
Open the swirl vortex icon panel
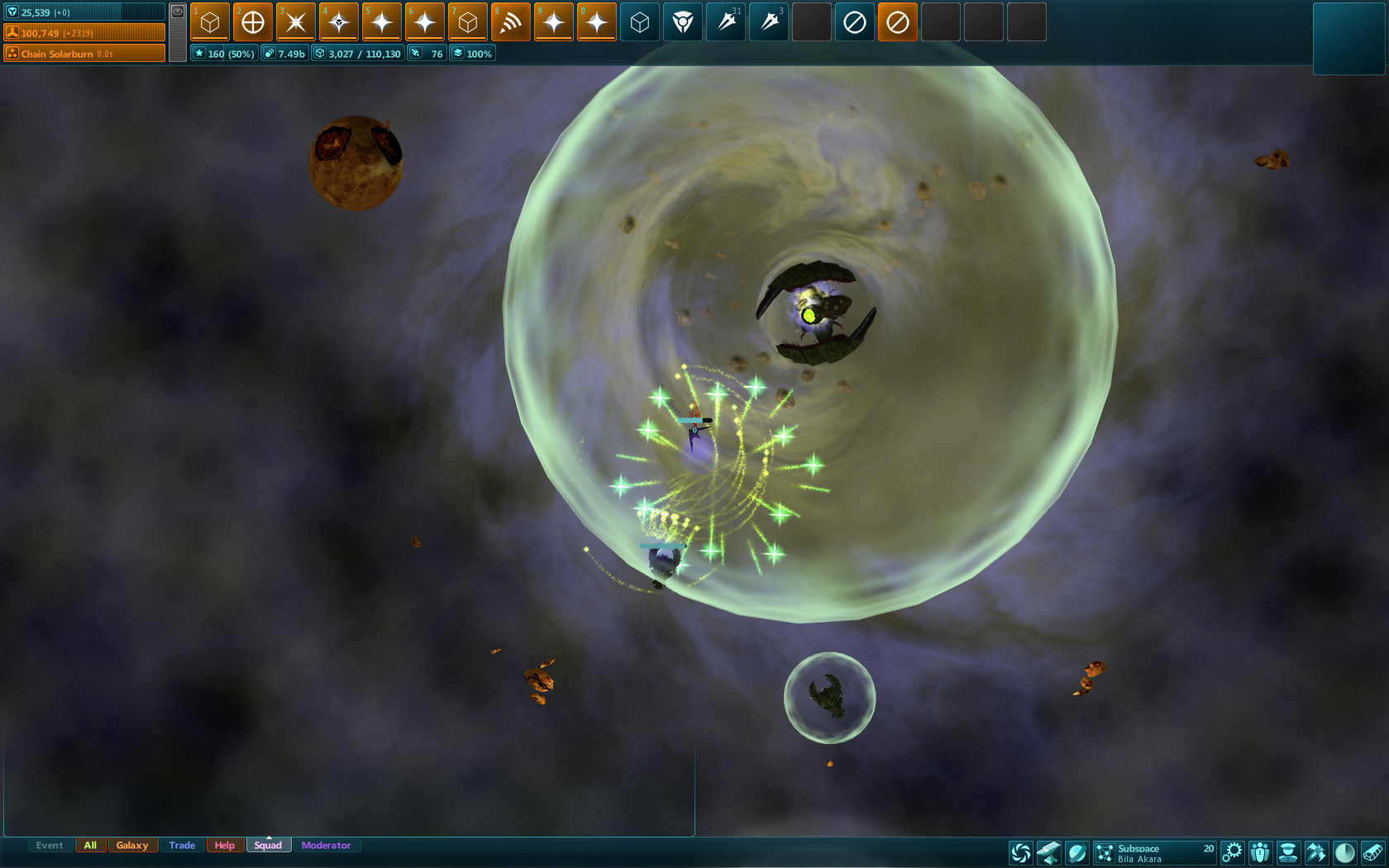(x=1021, y=852)
